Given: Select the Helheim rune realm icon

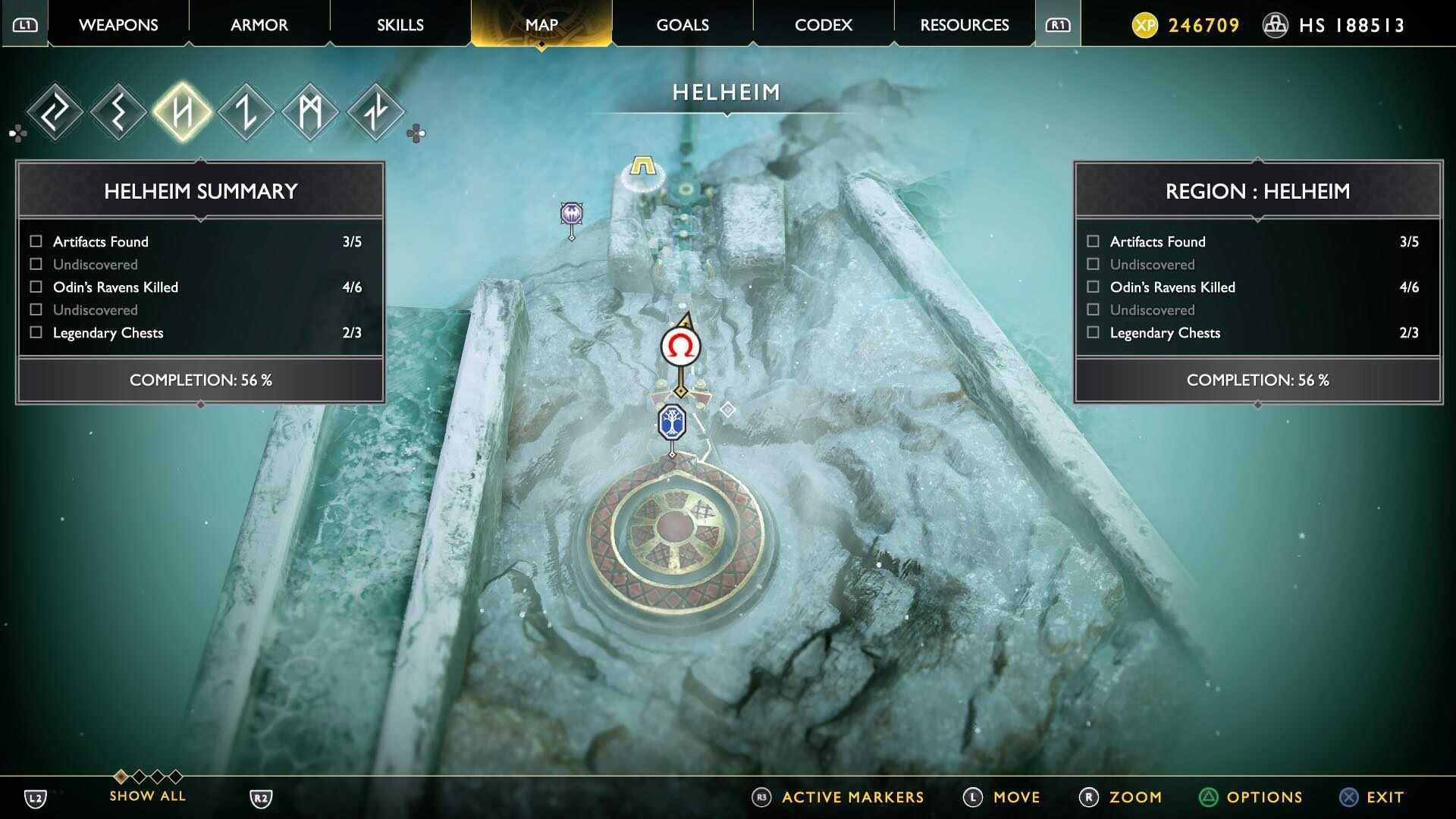Looking at the screenshot, I should click(x=182, y=111).
